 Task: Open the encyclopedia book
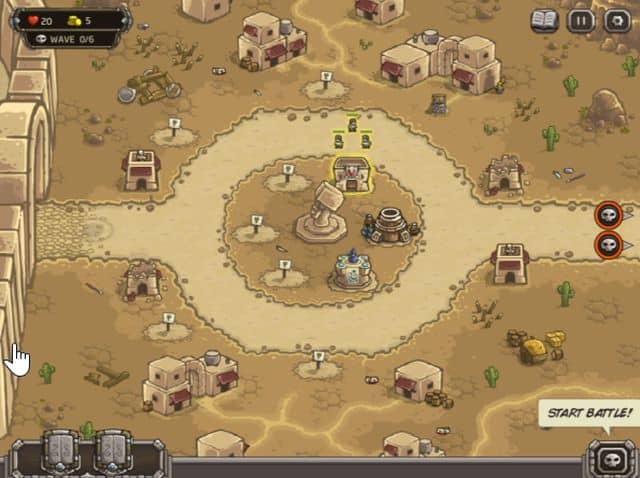544,19
